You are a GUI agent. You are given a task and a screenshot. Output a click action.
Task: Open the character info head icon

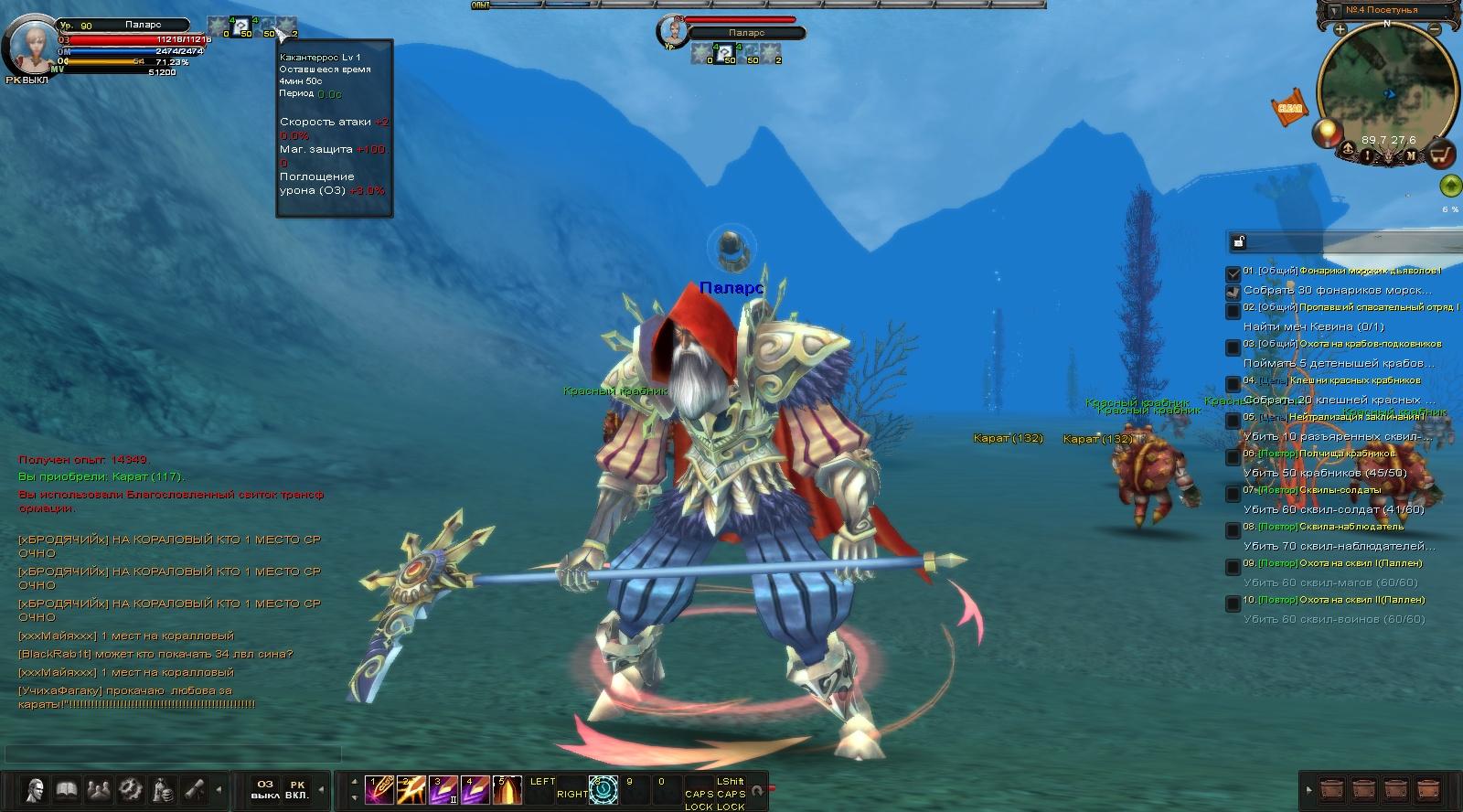[35, 789]
